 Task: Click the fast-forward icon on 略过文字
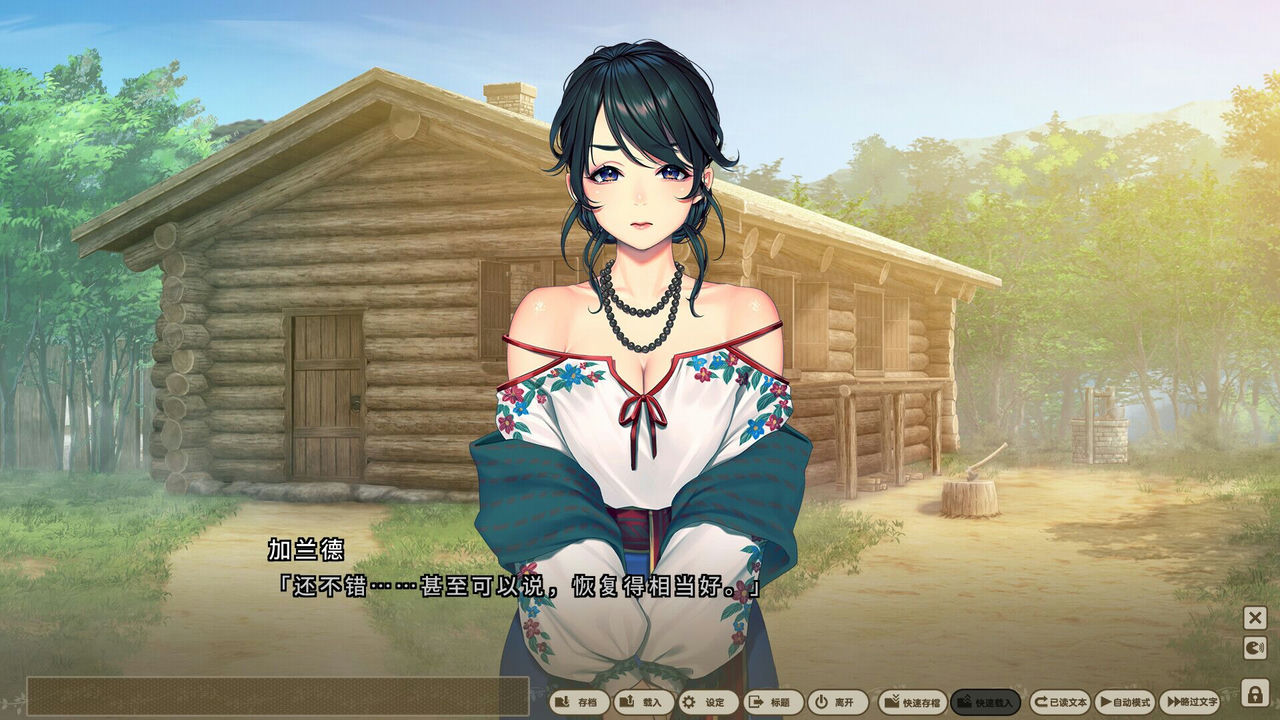[1172, 703]
